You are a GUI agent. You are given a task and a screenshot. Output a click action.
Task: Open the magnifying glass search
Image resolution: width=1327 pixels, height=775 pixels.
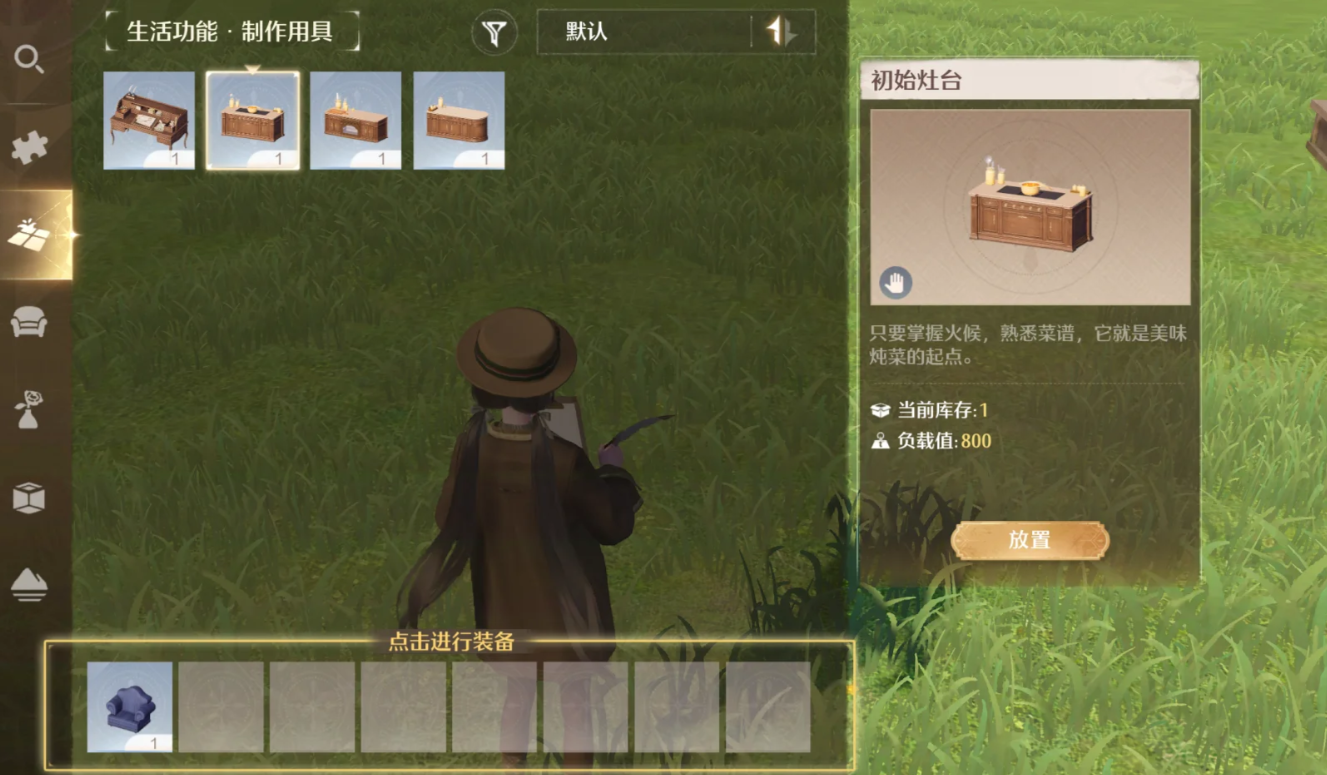(x=28, y=60)
